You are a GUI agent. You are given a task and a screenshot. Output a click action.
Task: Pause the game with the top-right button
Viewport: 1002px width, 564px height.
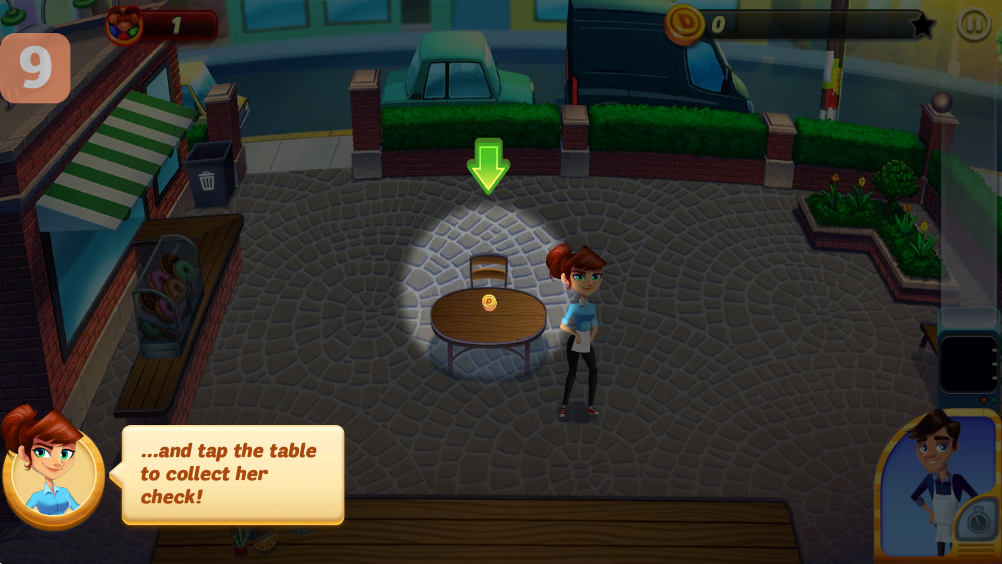[973, 24]
